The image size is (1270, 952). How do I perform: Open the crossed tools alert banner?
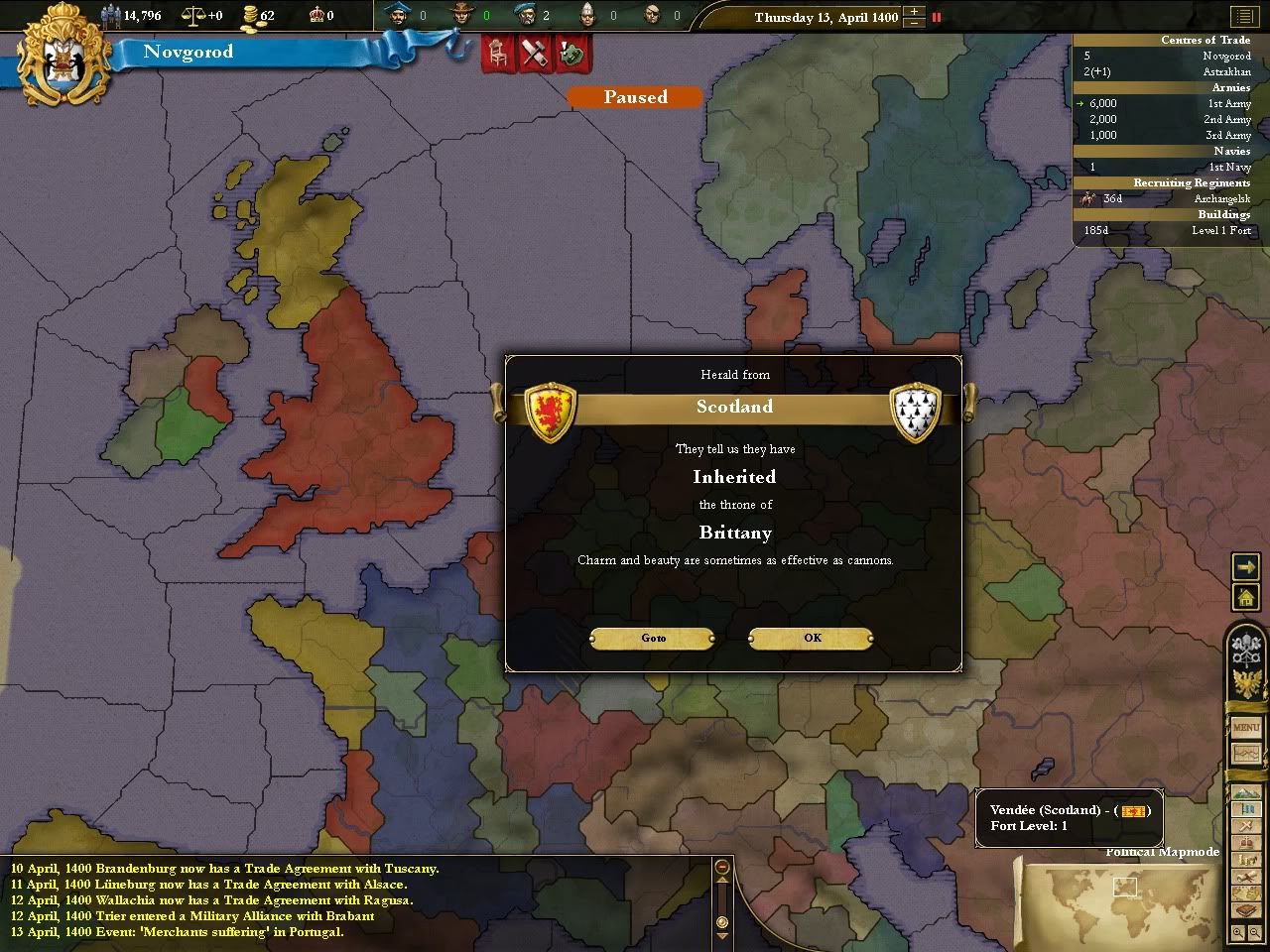[536, 54]
